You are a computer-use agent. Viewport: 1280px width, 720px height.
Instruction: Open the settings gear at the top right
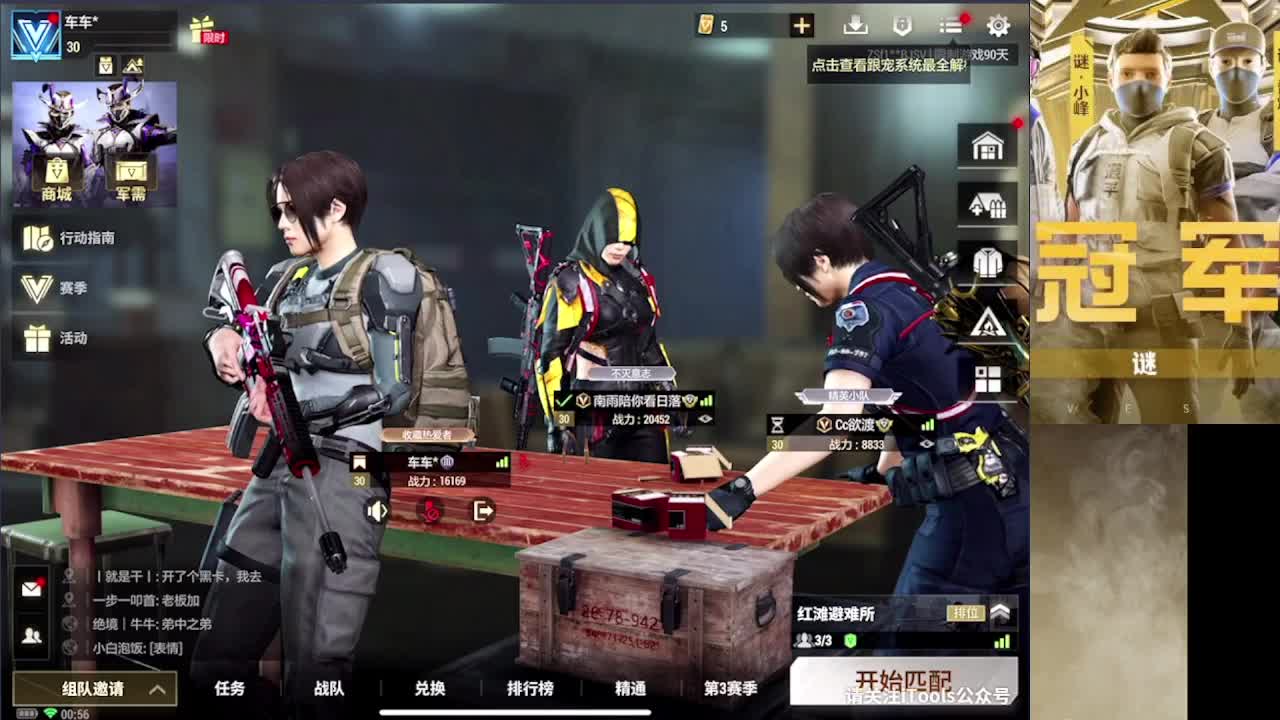997,26
